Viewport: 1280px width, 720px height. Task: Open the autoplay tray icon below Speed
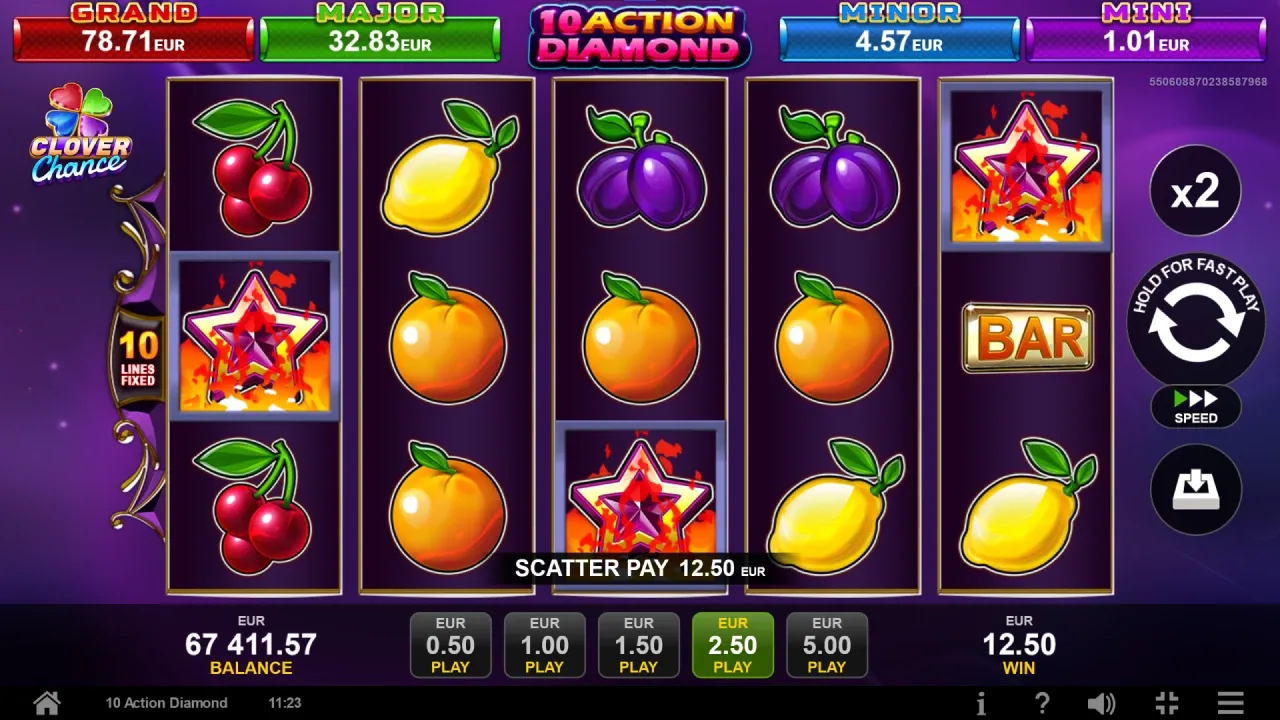tap(1196, 489)
